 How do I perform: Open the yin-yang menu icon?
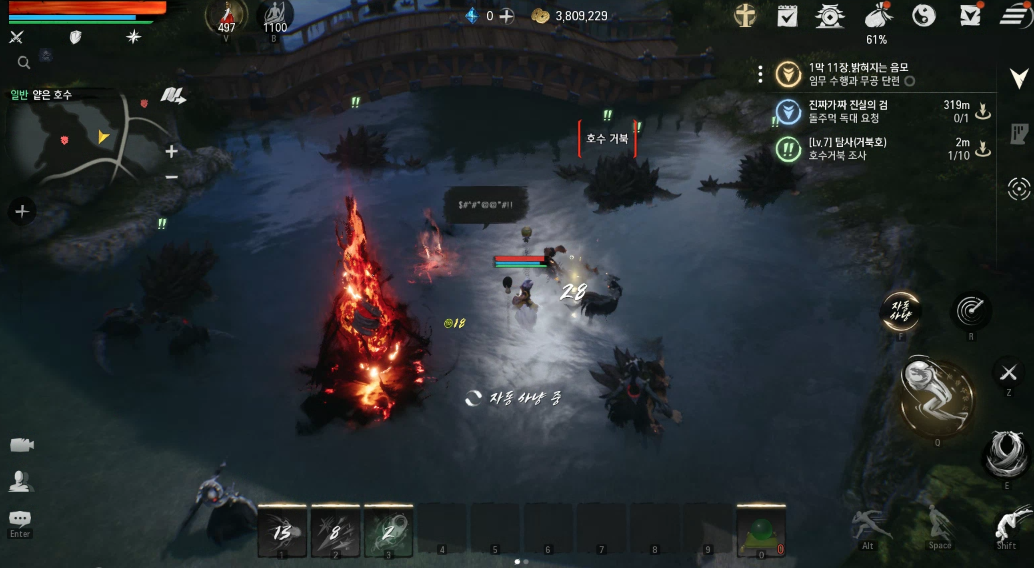point(924,15)
